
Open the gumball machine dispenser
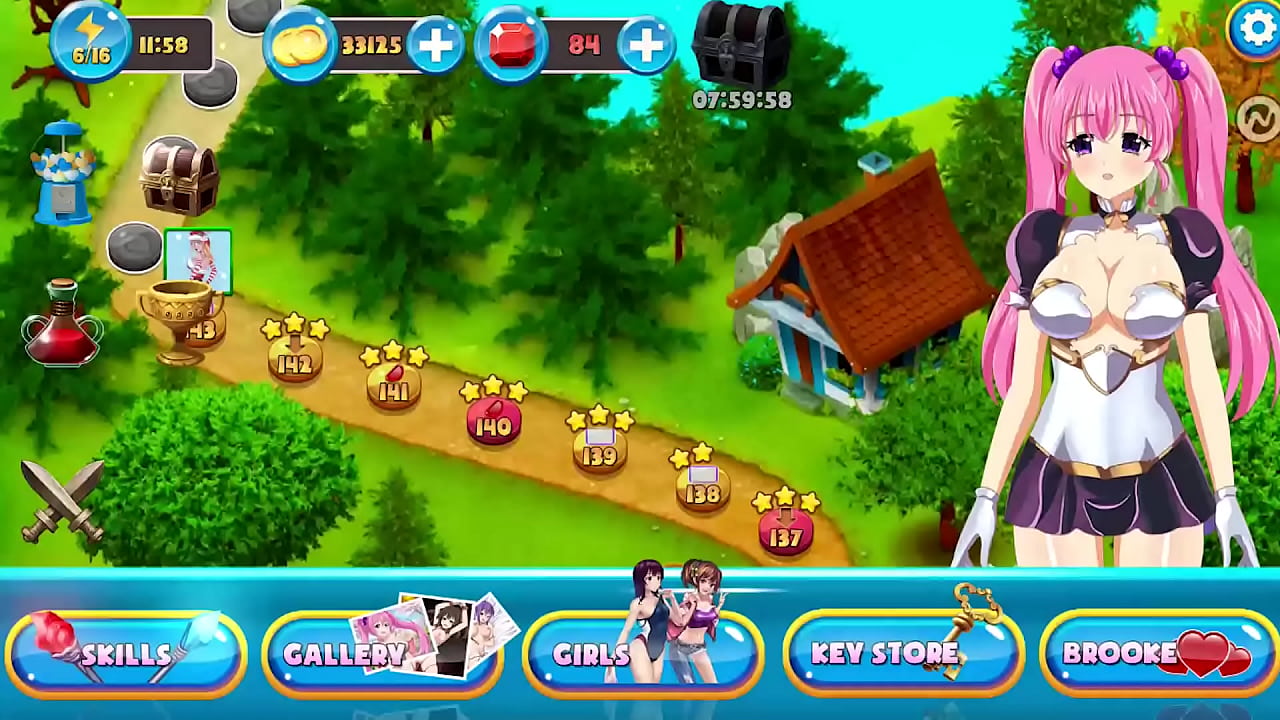(x=63, y=170)
